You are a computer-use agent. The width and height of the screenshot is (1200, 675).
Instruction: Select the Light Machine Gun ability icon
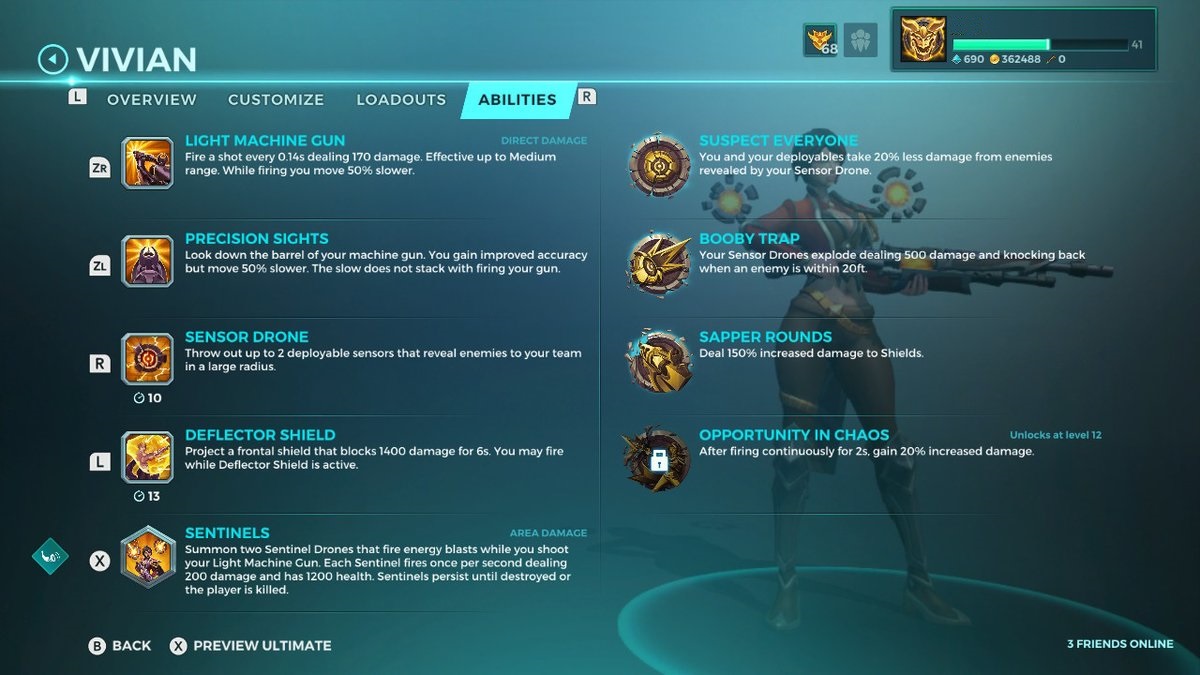[147, 163]
